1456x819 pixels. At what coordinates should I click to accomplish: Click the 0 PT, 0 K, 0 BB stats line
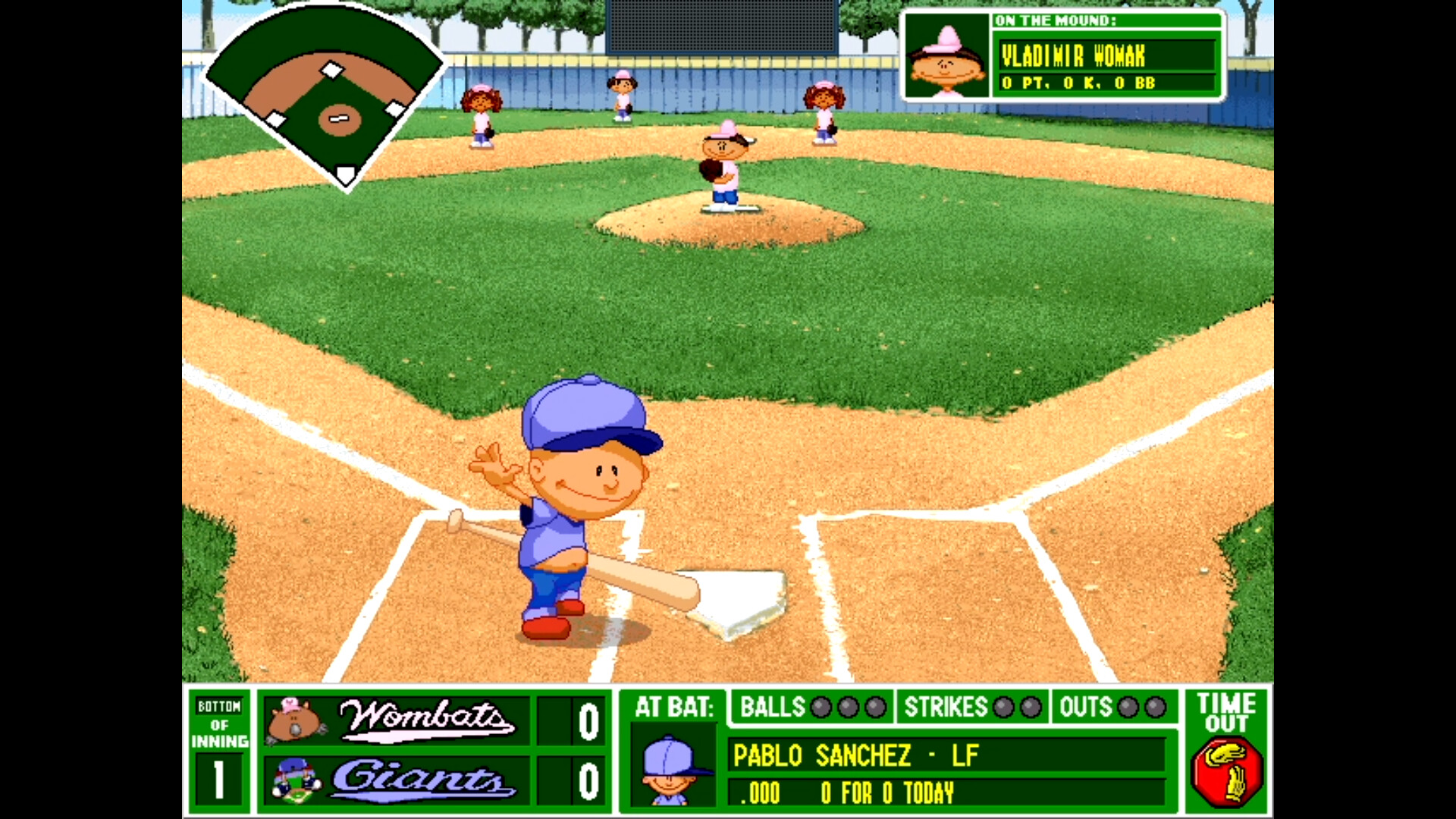1077,85
